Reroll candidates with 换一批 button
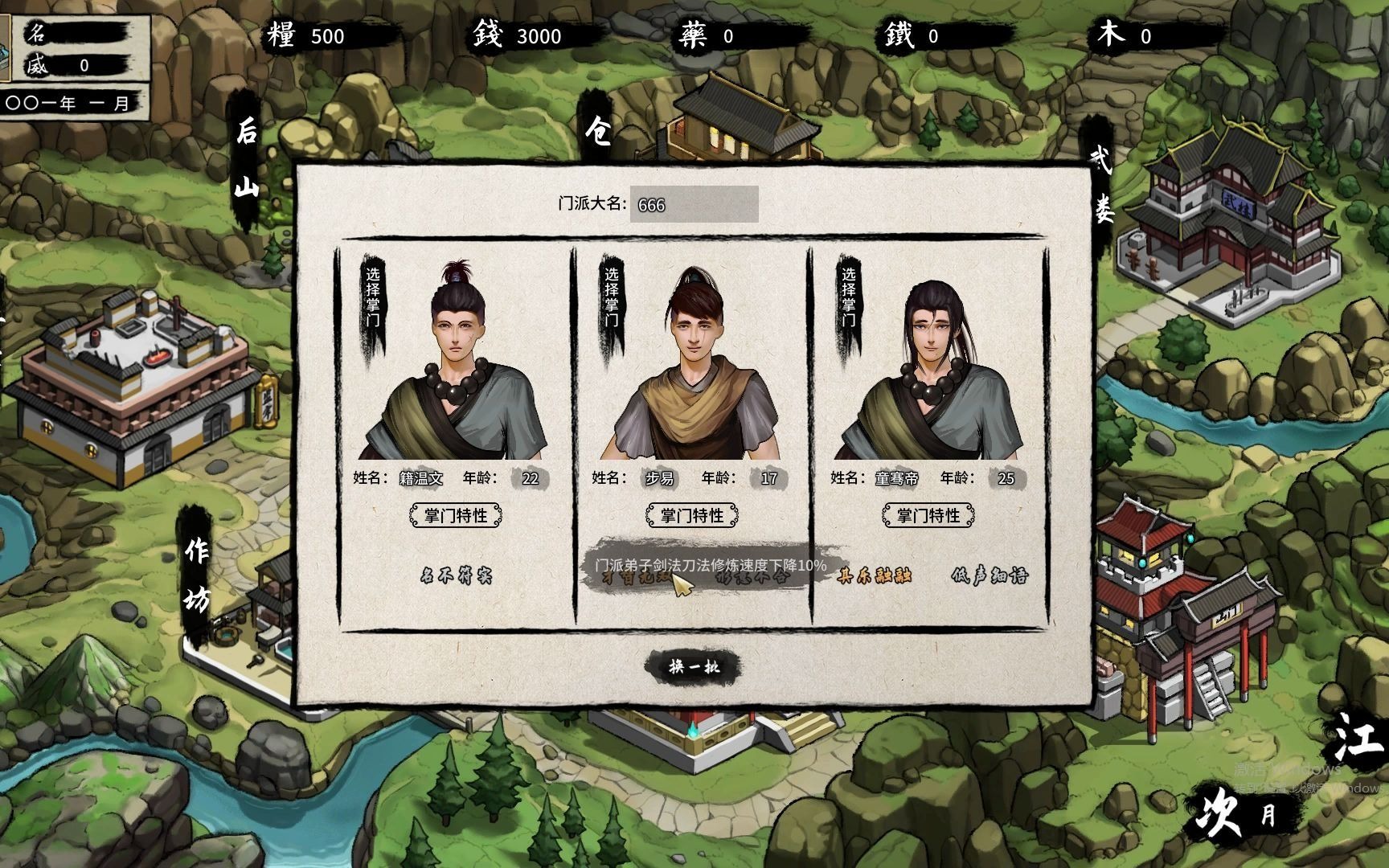 (x=694, y=666)
